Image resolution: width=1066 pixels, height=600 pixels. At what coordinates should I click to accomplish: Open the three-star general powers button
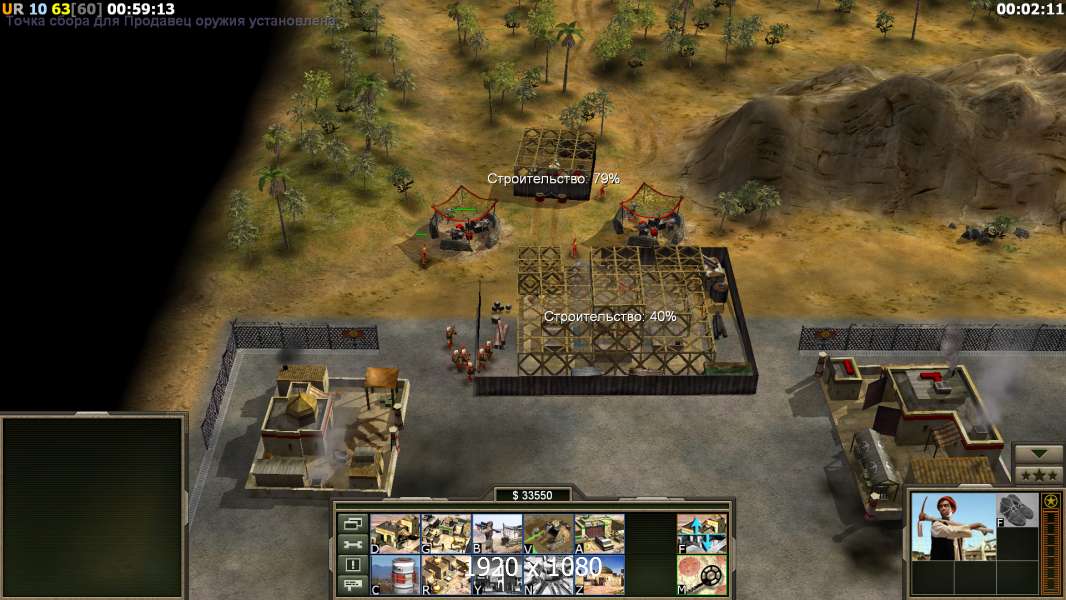click(x=1038, y=475)
